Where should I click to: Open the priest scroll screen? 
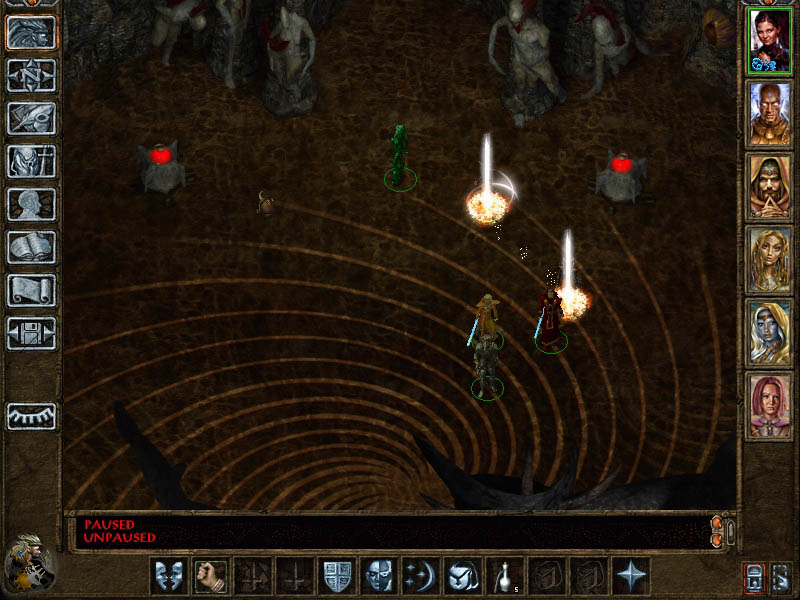click(x=31, y=290)
